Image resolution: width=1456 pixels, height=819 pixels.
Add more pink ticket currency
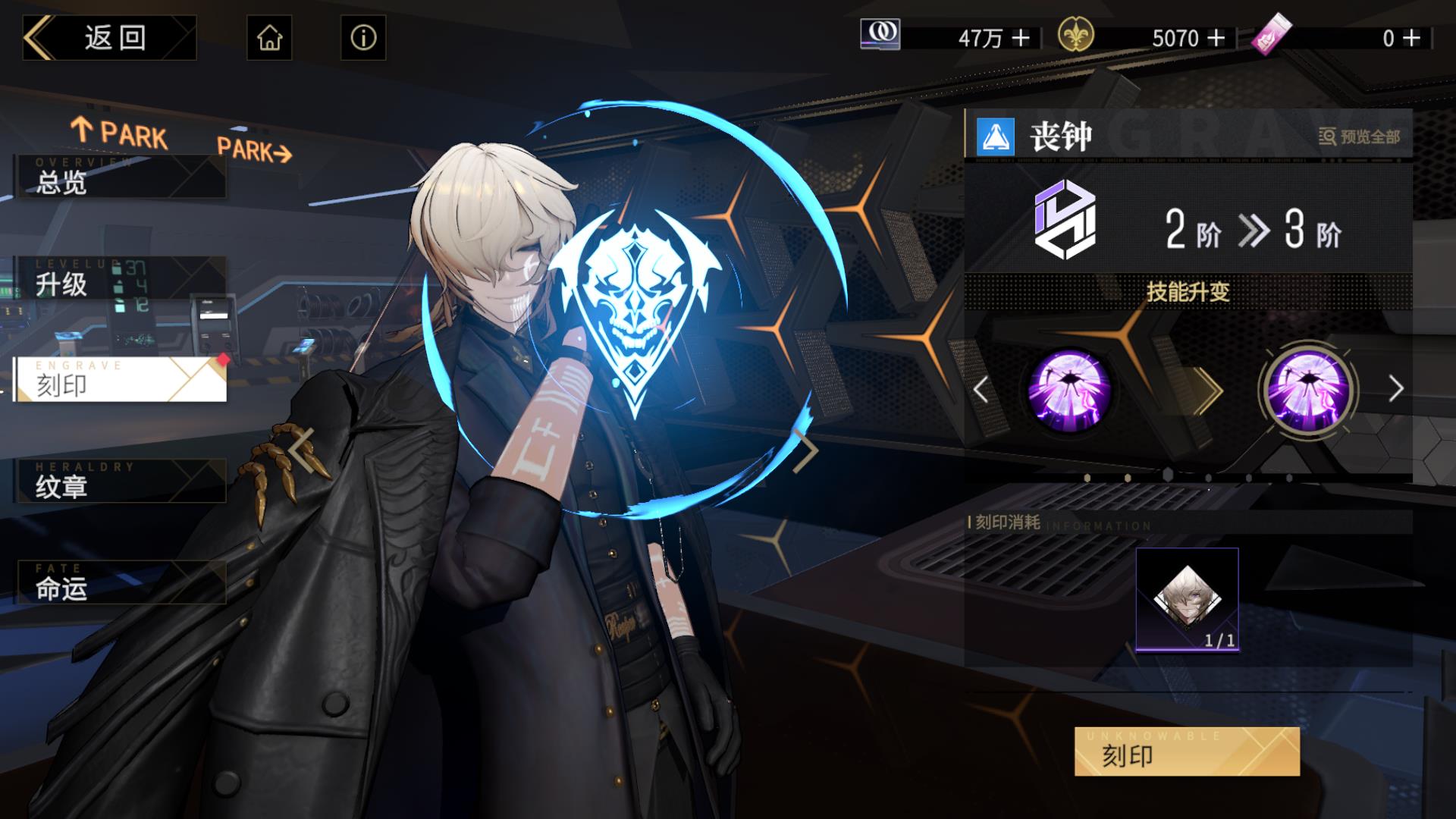1411,38
